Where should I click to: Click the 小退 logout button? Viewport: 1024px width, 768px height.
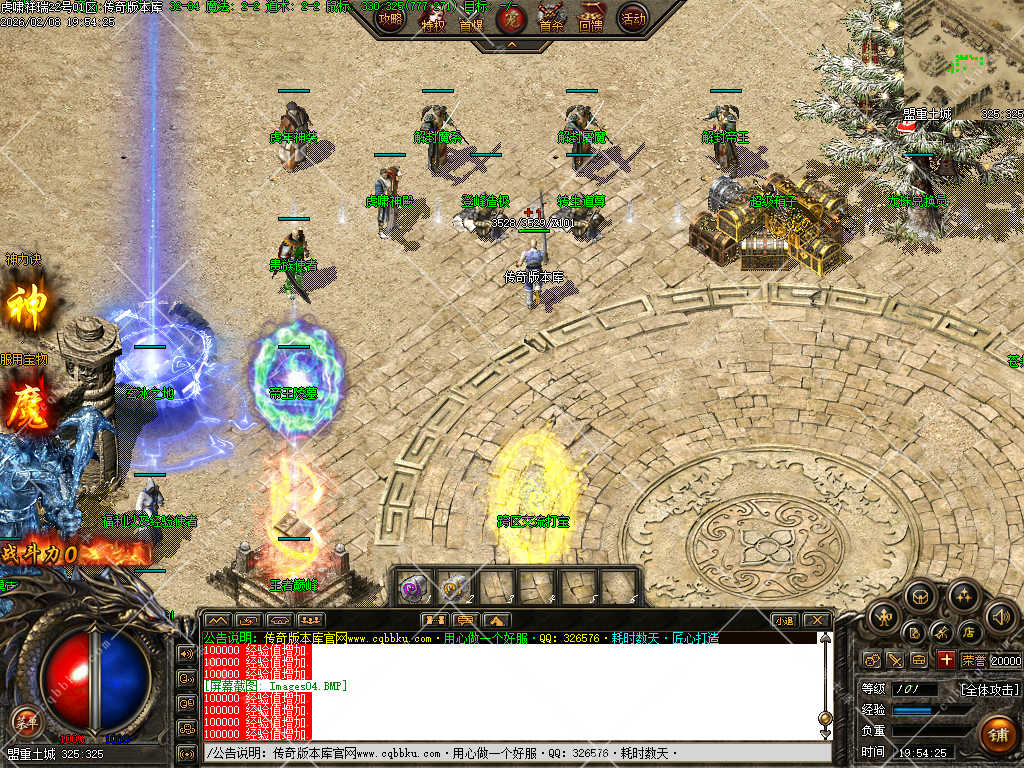coord(784,620)
